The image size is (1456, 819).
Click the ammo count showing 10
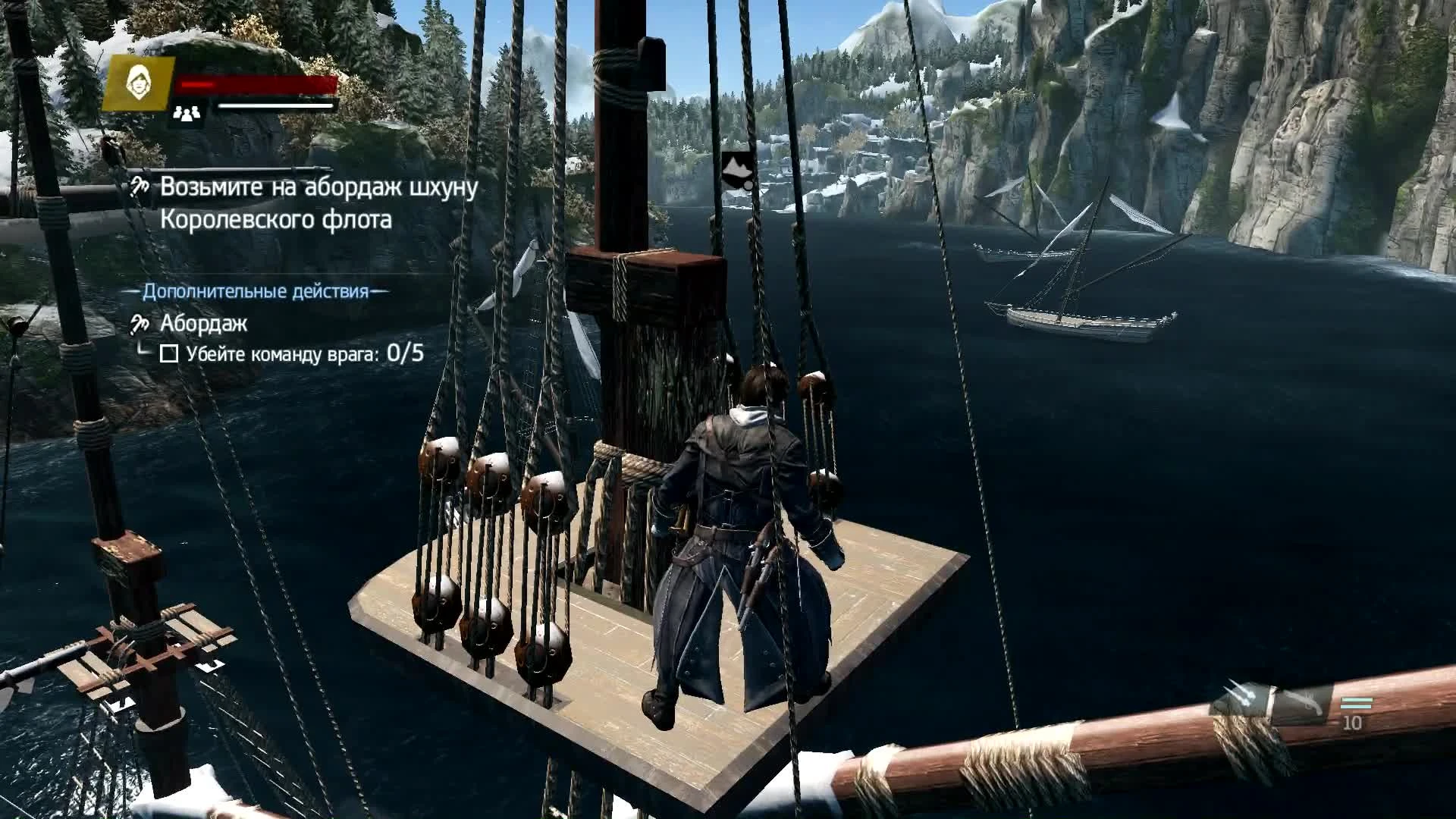click(1353, 722)
